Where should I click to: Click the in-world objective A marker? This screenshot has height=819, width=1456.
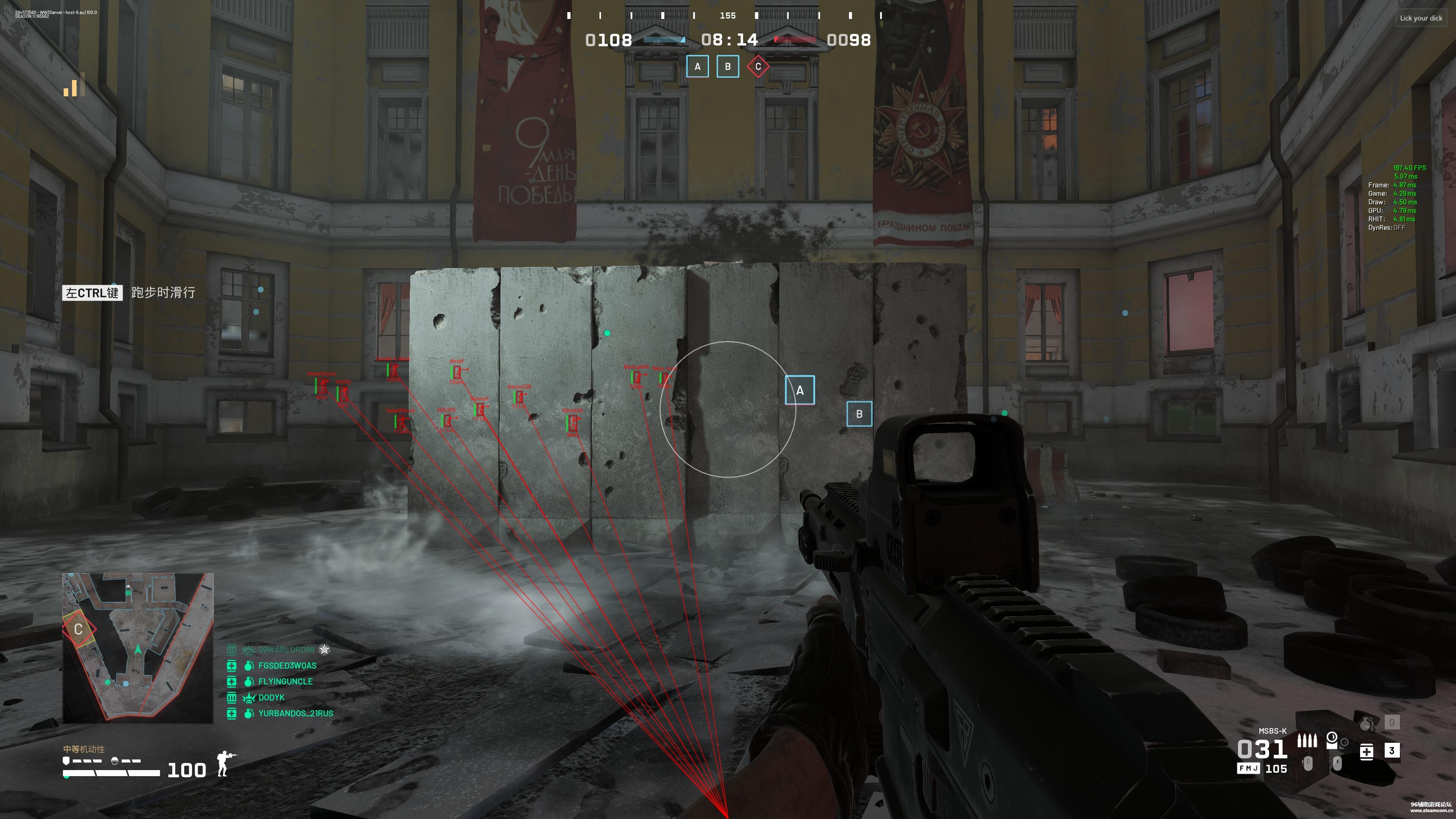click(800, 390)
